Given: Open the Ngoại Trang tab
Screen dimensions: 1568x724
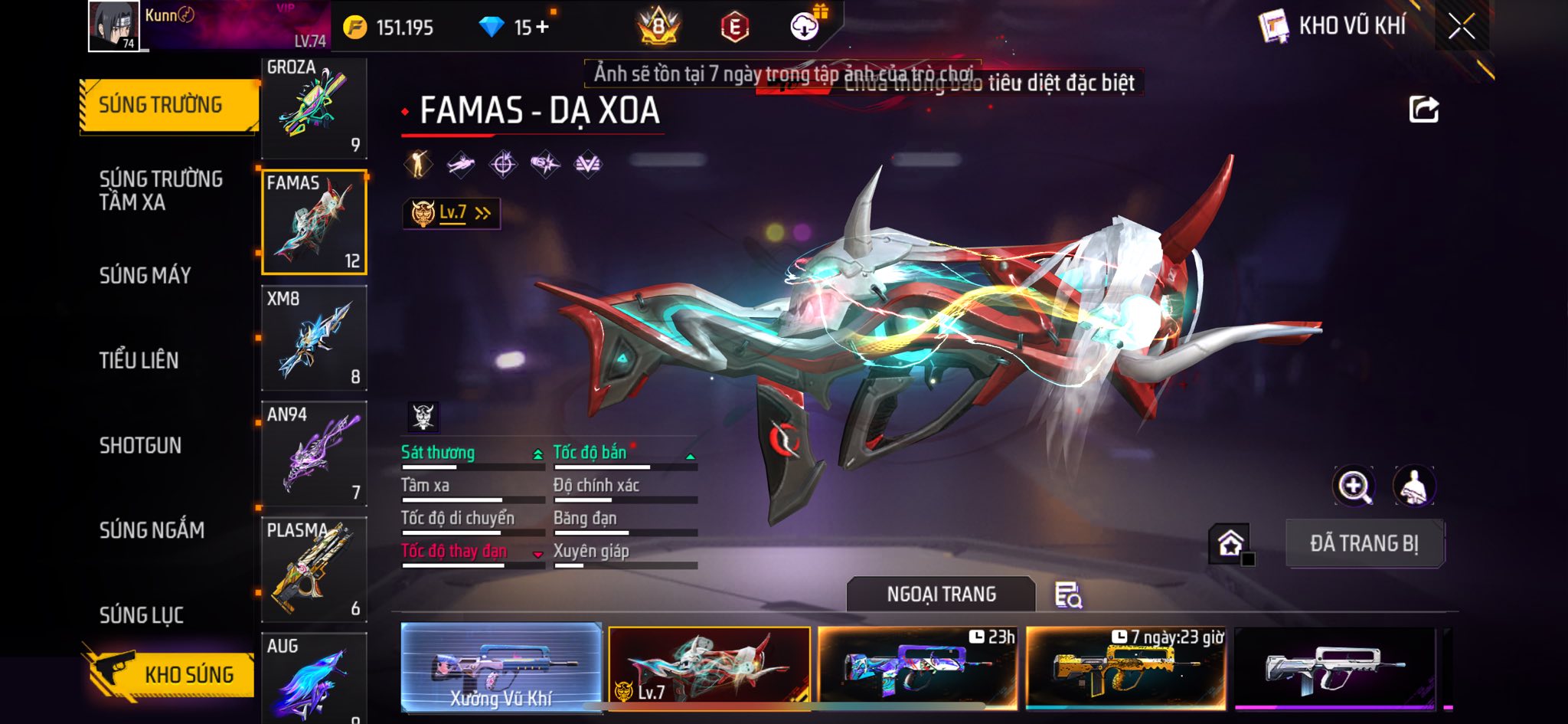Looking at the screenshot, I should pos(941,594).
